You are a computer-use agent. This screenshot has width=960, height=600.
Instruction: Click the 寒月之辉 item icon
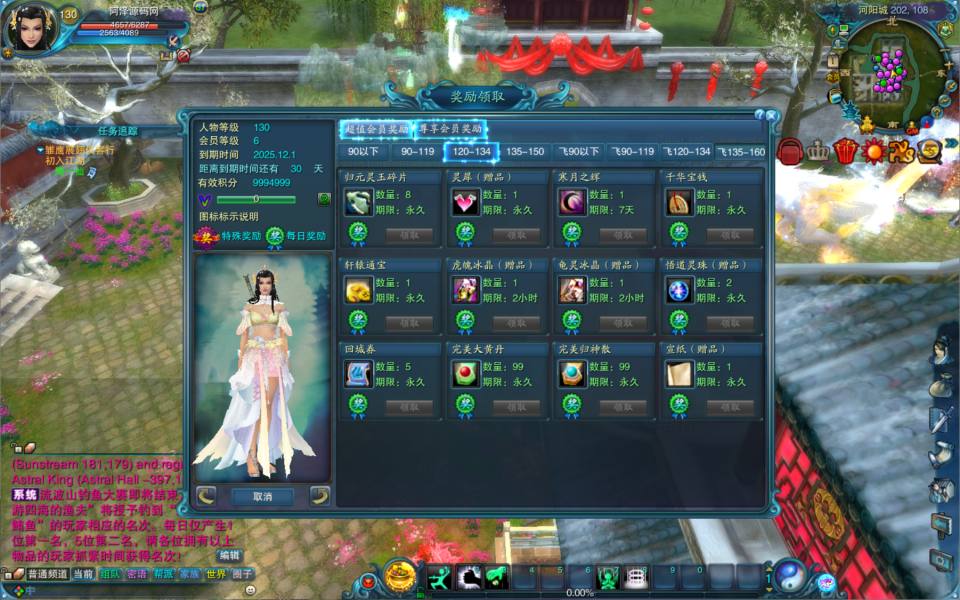pos(572,202)
